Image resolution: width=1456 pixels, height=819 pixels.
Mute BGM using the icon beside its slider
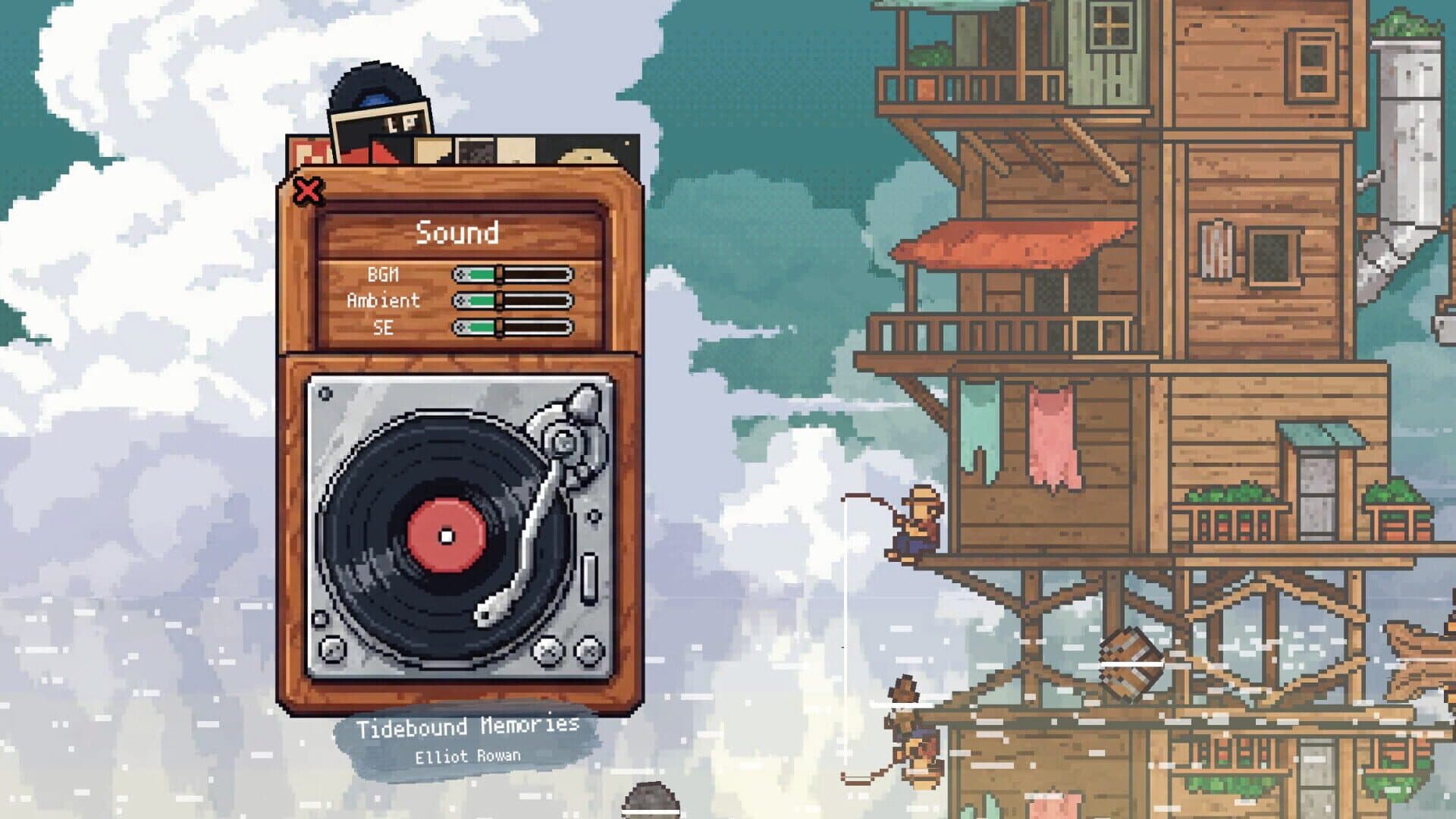(460, 275)
